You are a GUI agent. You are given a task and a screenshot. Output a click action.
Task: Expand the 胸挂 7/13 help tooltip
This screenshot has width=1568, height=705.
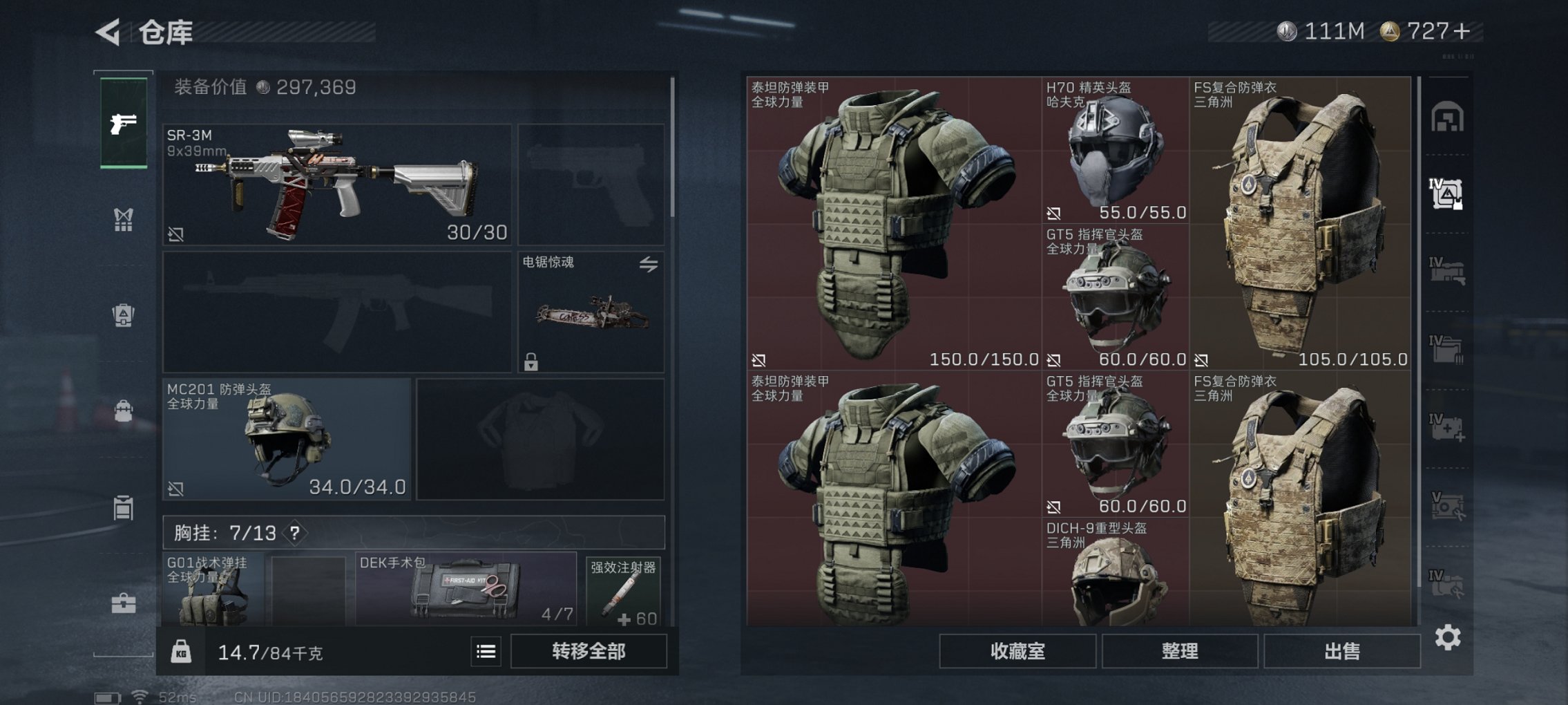tap(296, 533)
